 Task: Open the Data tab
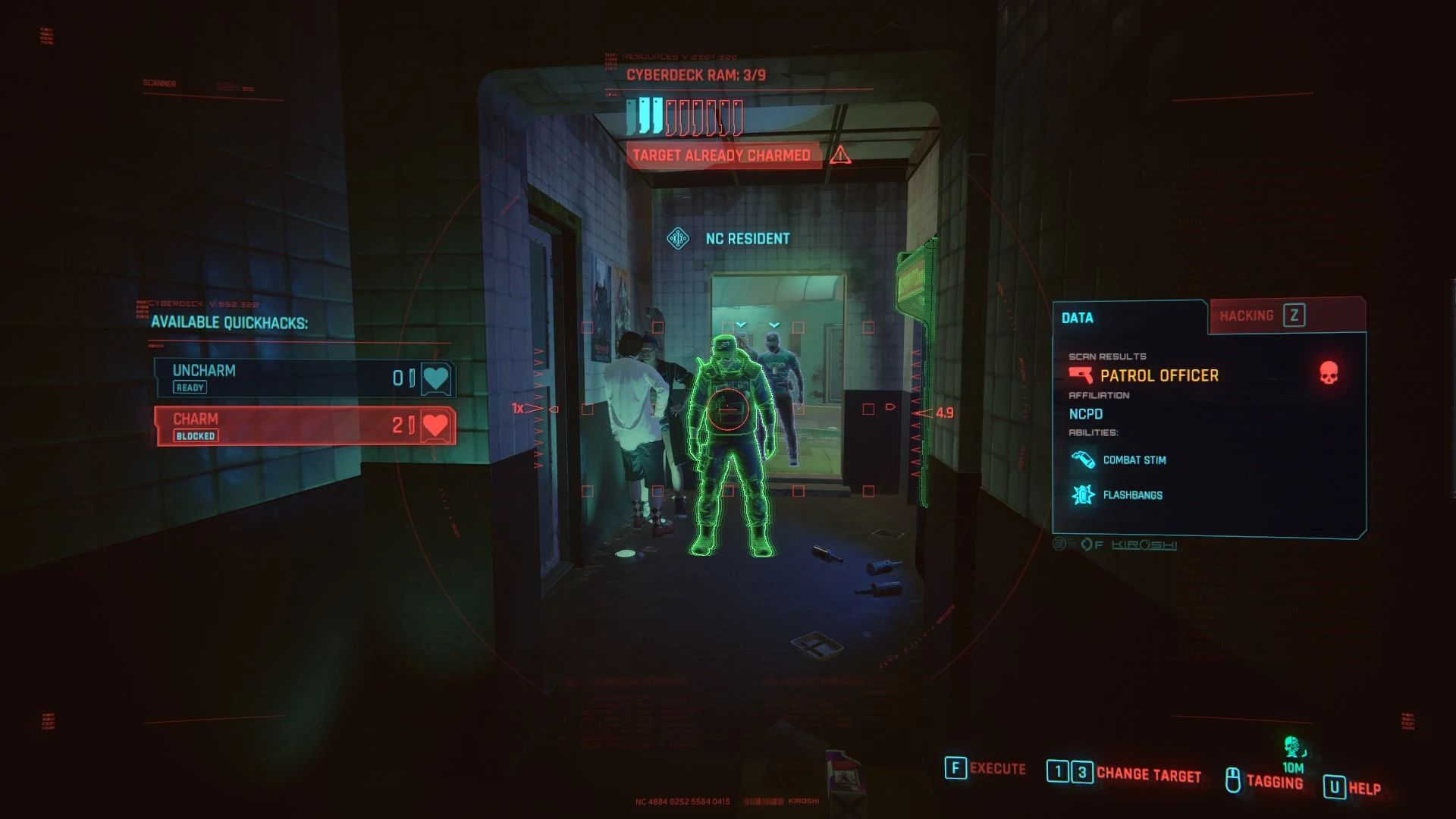pyautogui.click(x=1078, y=318)
